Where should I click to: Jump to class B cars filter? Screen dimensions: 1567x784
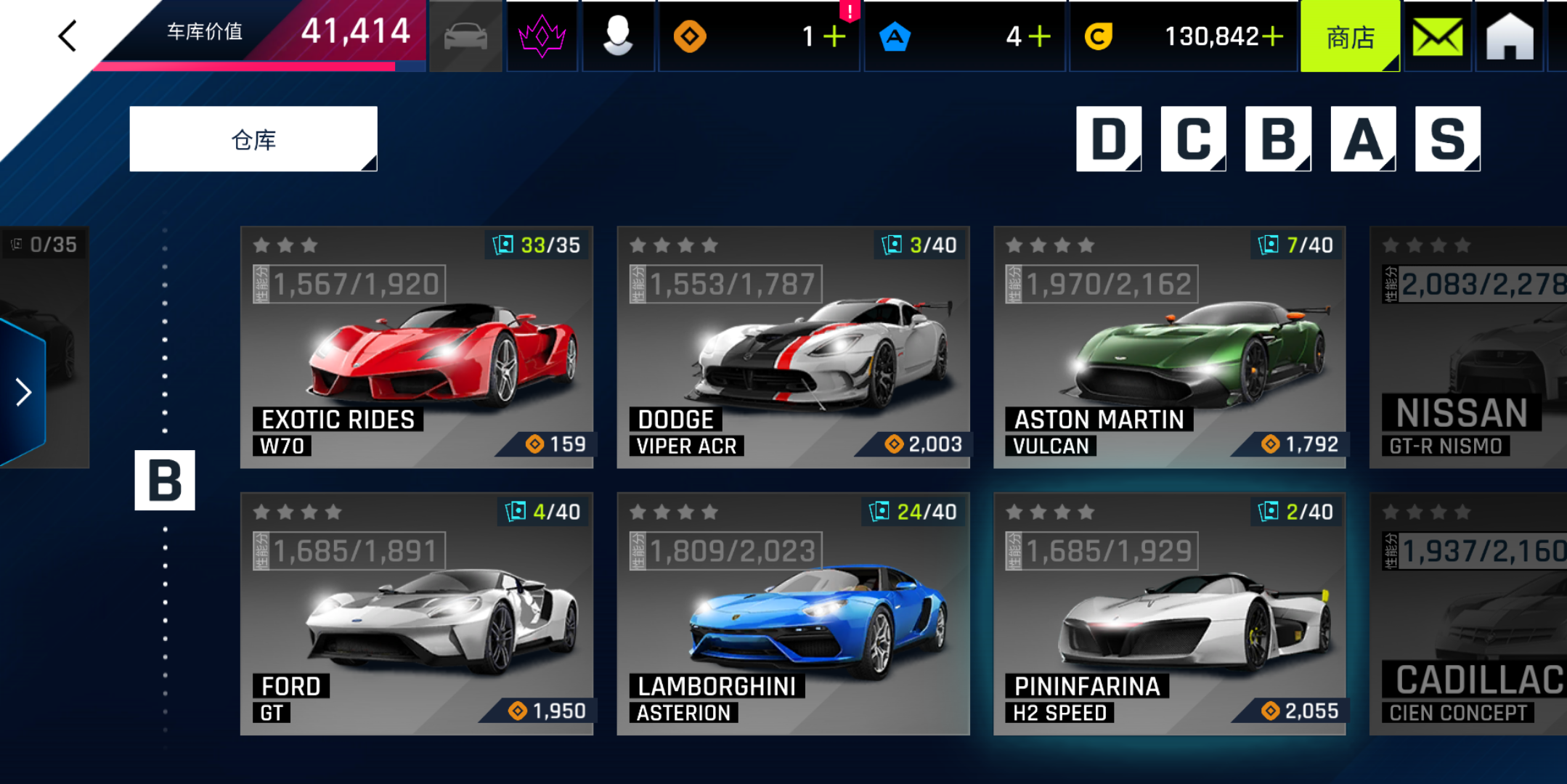(x=1278, y=139)
